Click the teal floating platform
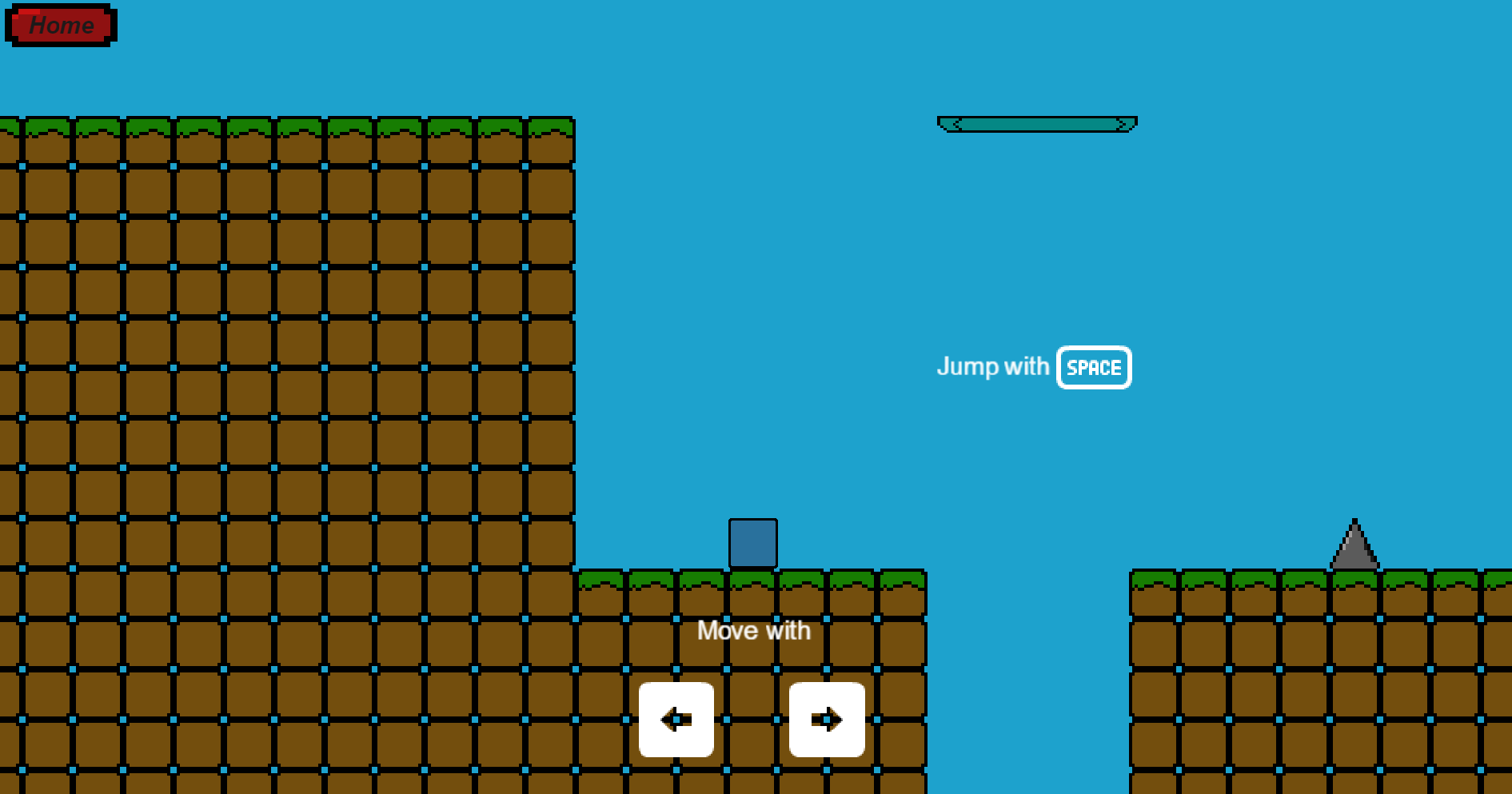1512x794 pixels. click(x=1036, y=122)
